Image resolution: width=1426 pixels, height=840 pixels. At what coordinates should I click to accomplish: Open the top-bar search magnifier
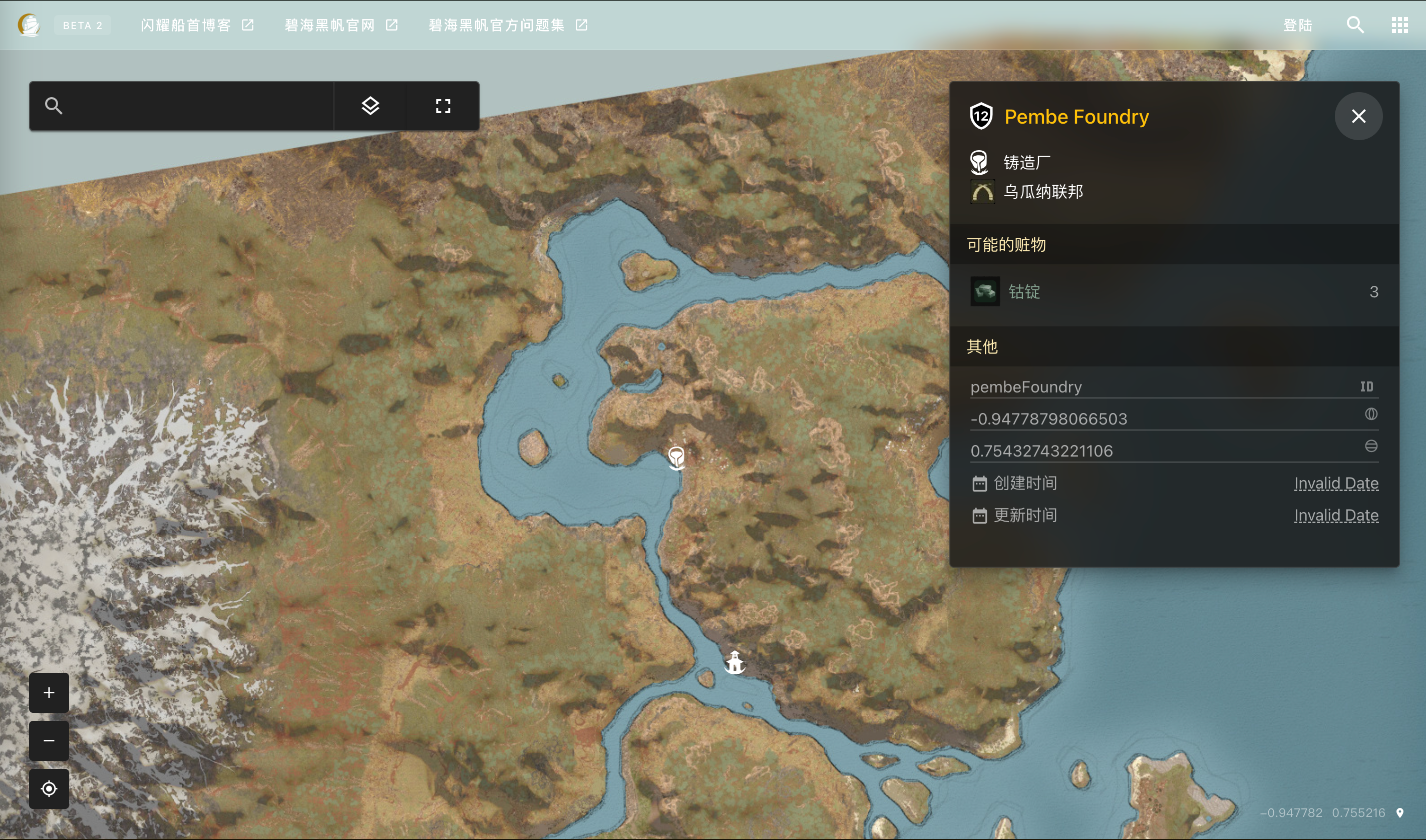click(1355, 25)
